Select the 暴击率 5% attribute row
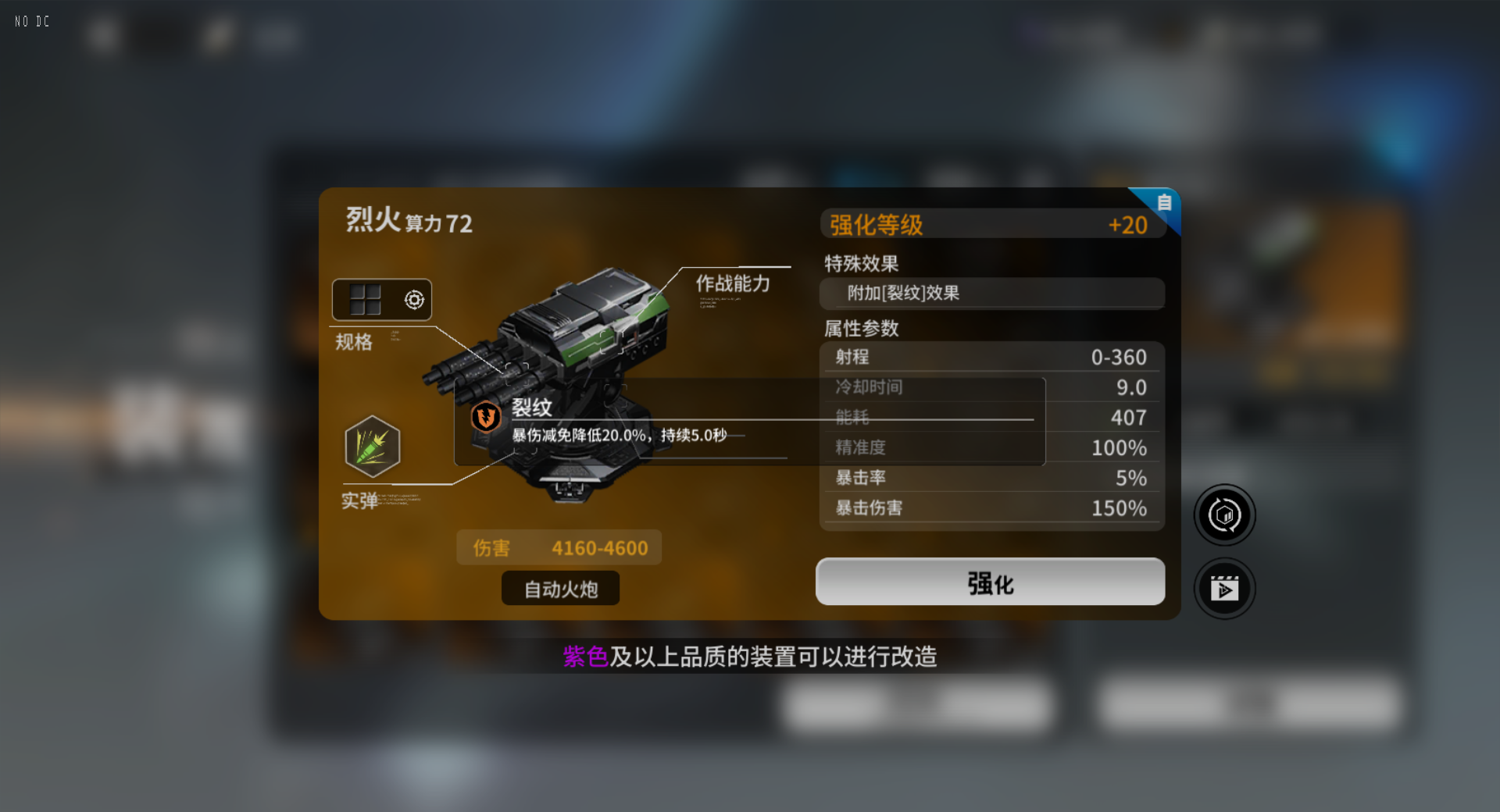Screen dimensions: 1500x812 click(x=991, y=477)
